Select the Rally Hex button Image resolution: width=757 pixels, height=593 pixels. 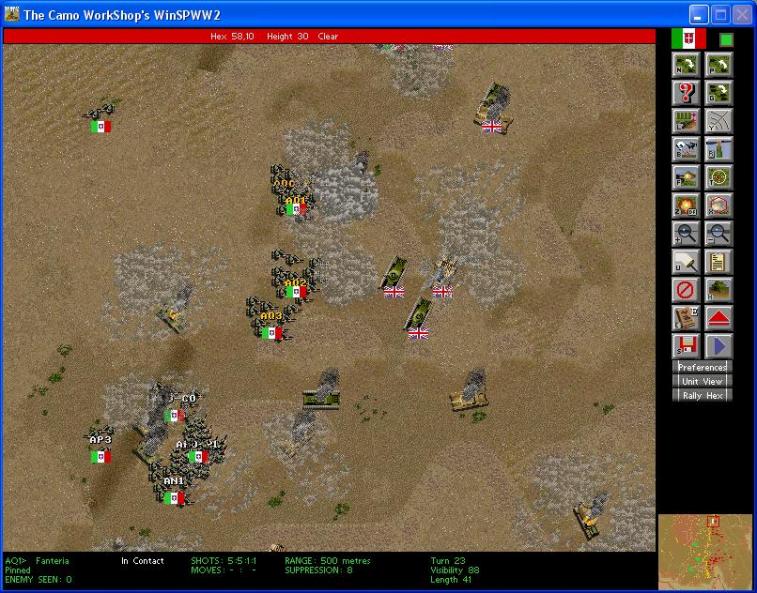click(x=703, y=395)
